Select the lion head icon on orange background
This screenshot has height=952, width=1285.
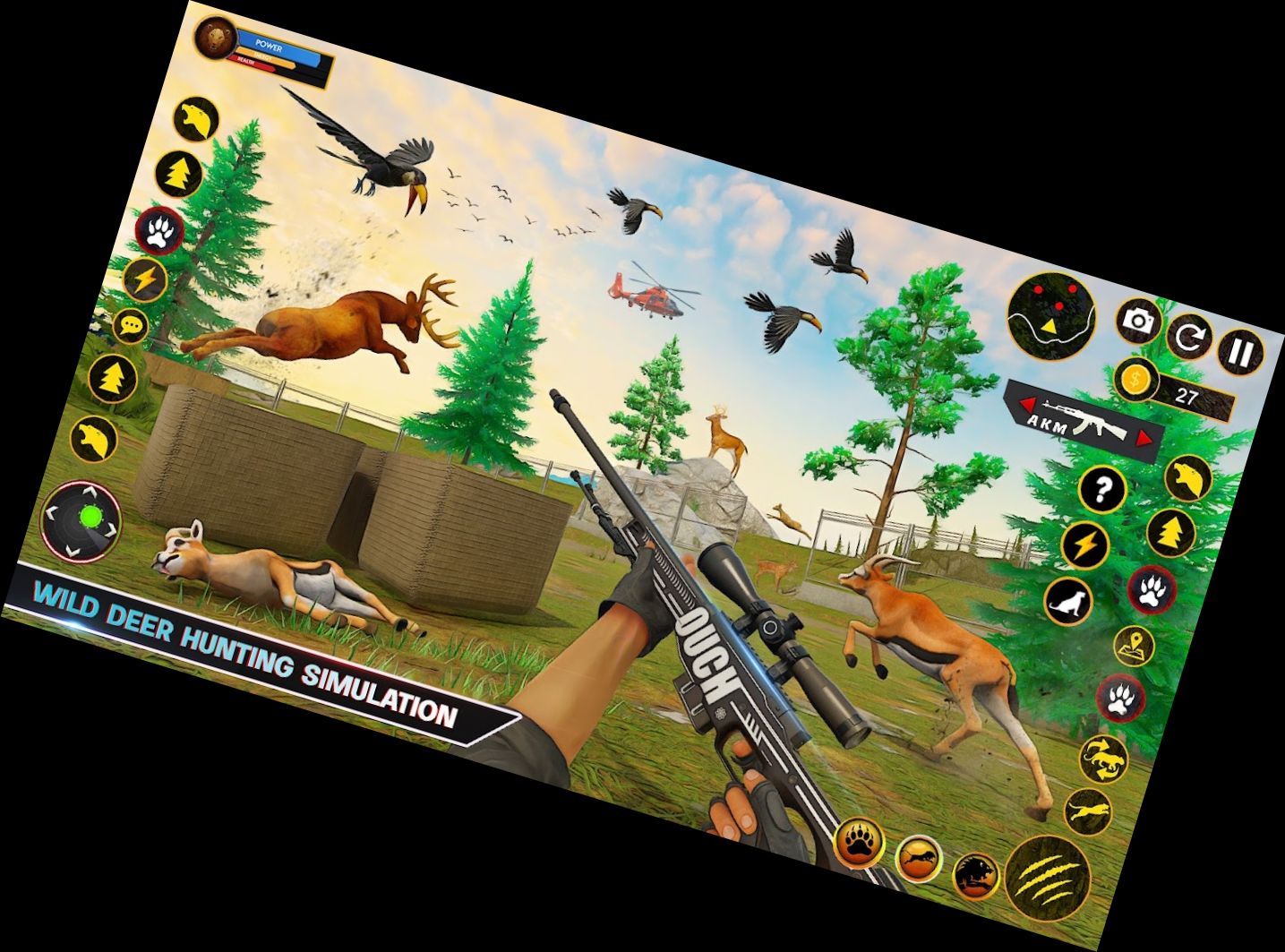(974, 875)
